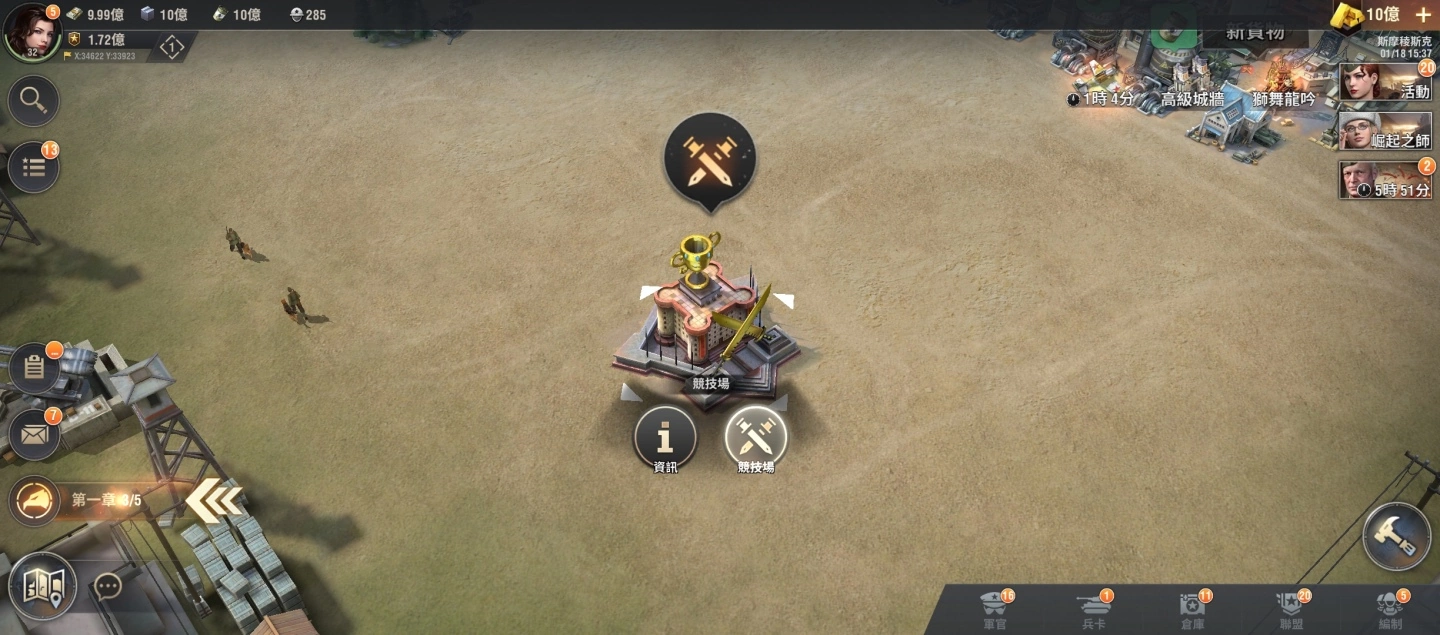Image resolution: width=1440 pixels, height=635 pixels.
Task: Open the mail envelope inbox
Action: click(34, 435)
